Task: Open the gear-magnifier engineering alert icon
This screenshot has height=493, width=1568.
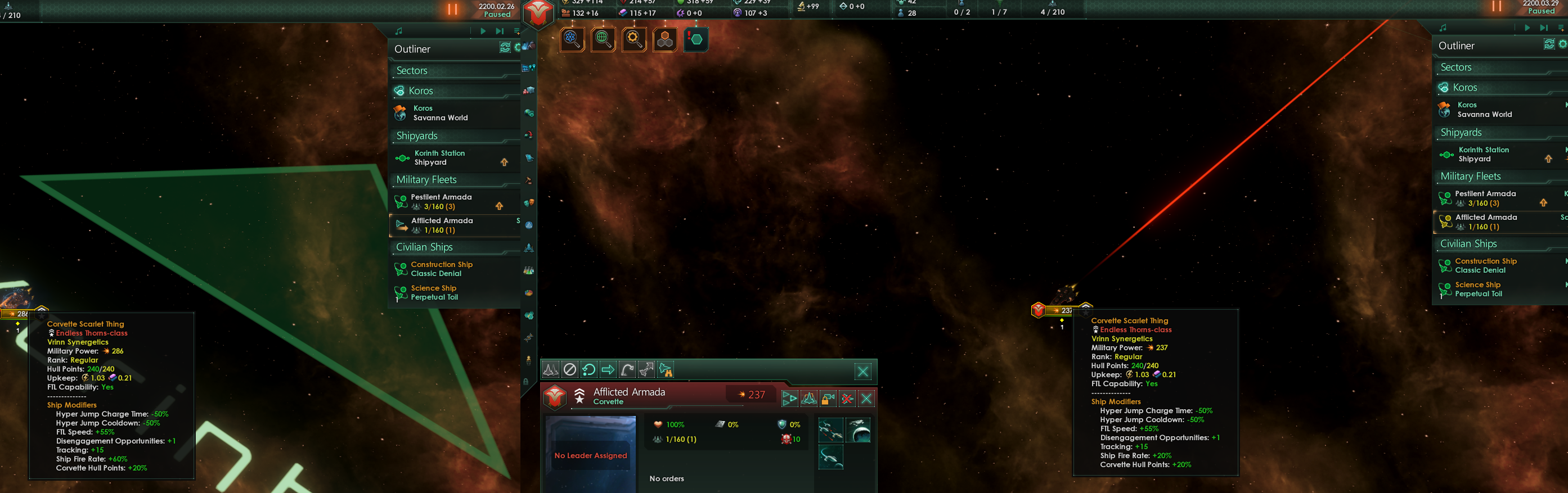Action: click(634, 39)
